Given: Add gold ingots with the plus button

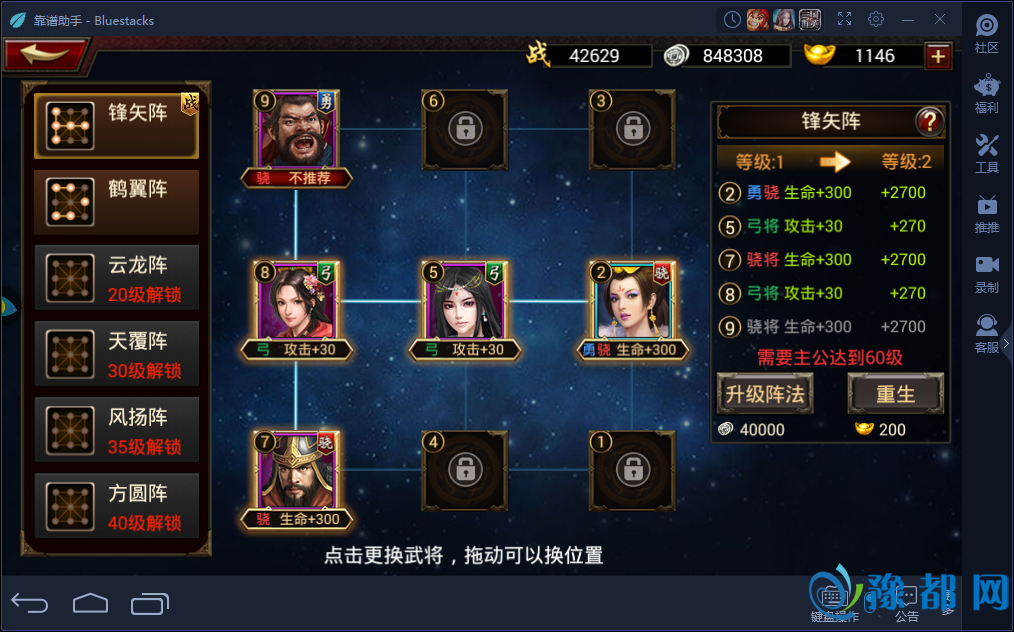Looking at the screenshot, I should coord(937,56).
